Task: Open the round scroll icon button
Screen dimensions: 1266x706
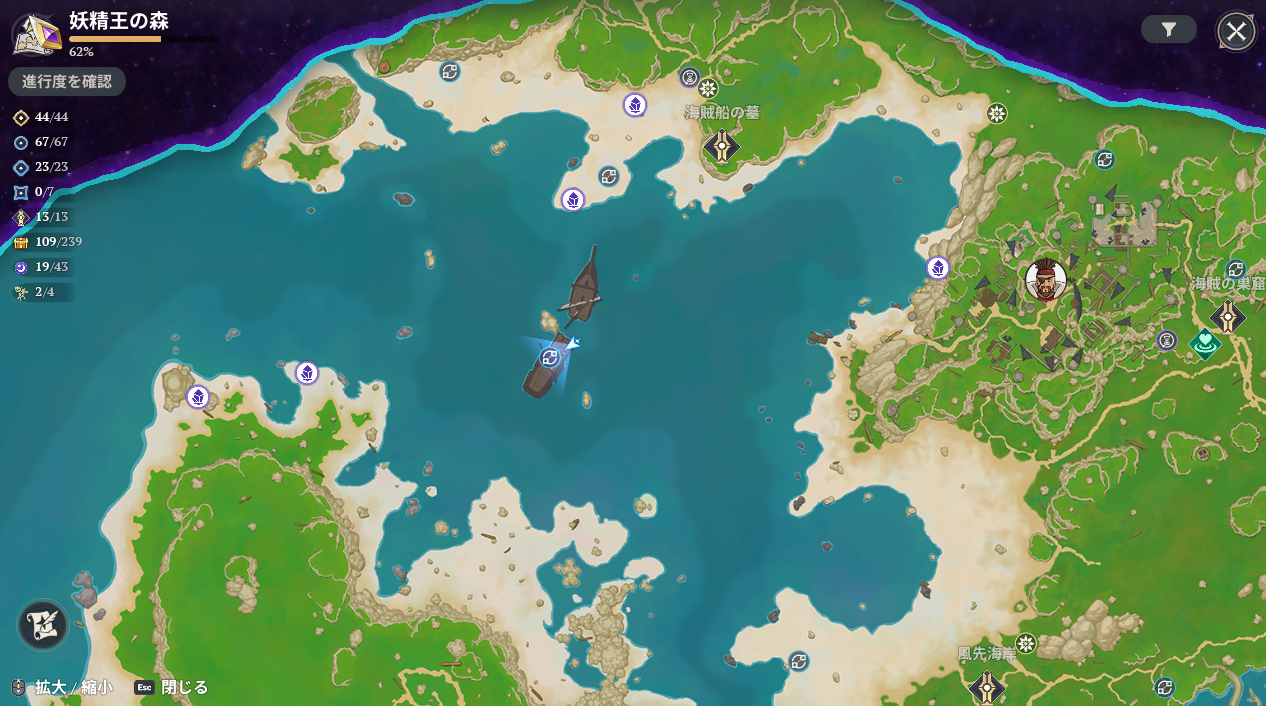Action: (x=42, y=626)
